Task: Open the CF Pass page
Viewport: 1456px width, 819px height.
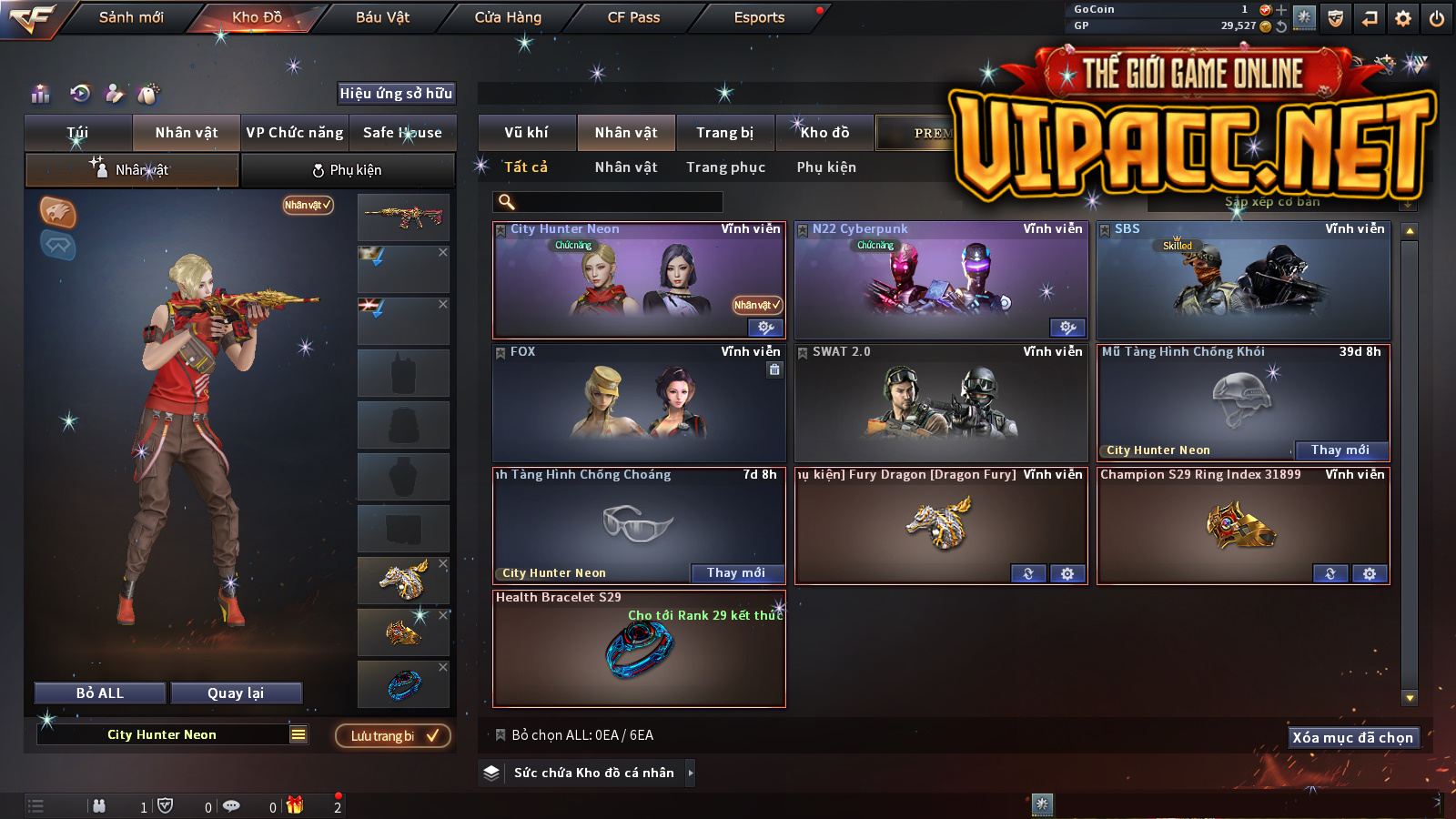Action: pos(633,17)
